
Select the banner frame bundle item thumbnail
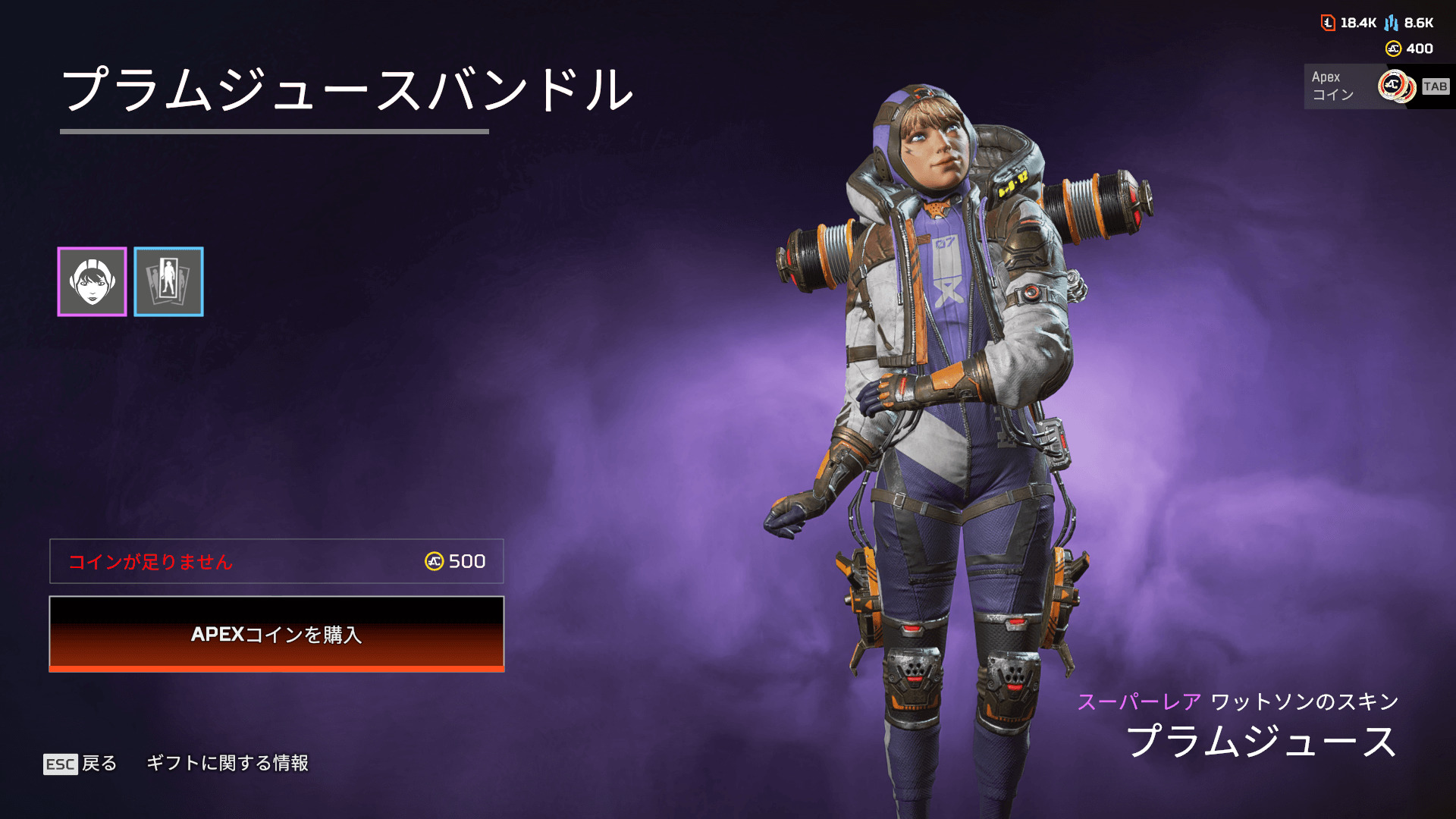(x=168, y=281)
